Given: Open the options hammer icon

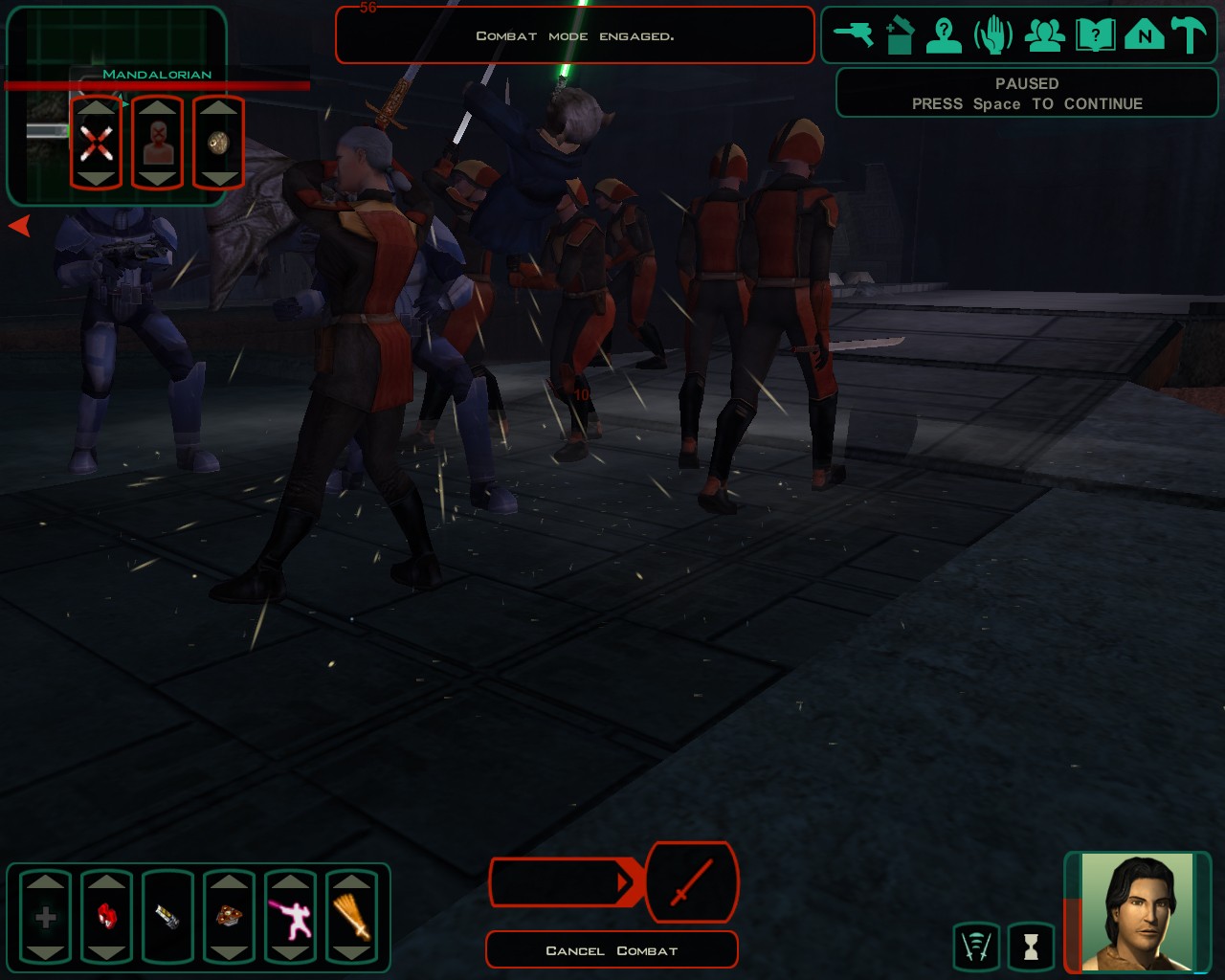Looking at the screenshot, I should (1190, 35).
